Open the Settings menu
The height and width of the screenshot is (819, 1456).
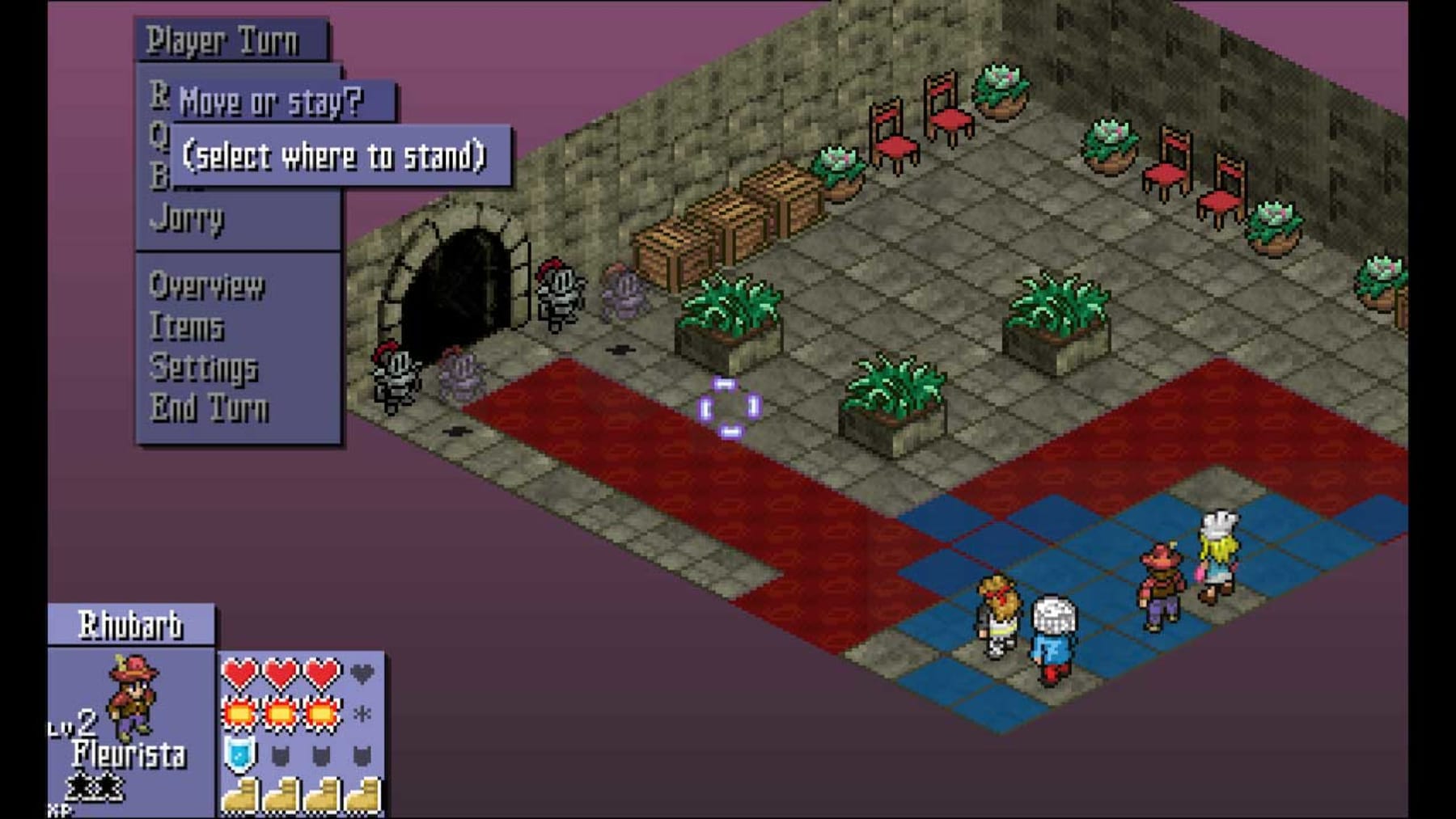[x=204, y=369]
